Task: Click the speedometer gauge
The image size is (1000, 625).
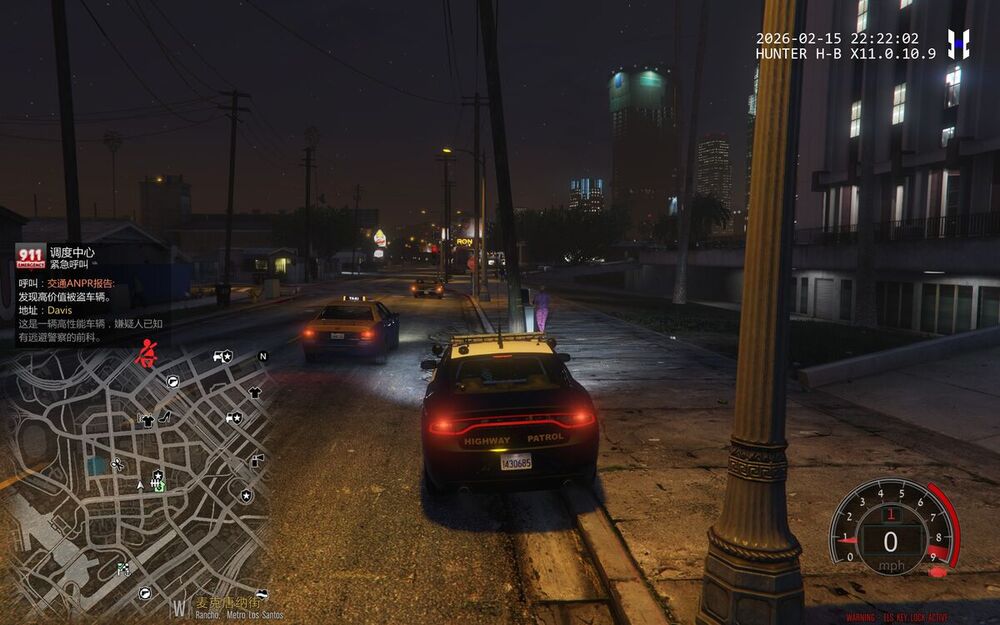Action: coord(892,526)
